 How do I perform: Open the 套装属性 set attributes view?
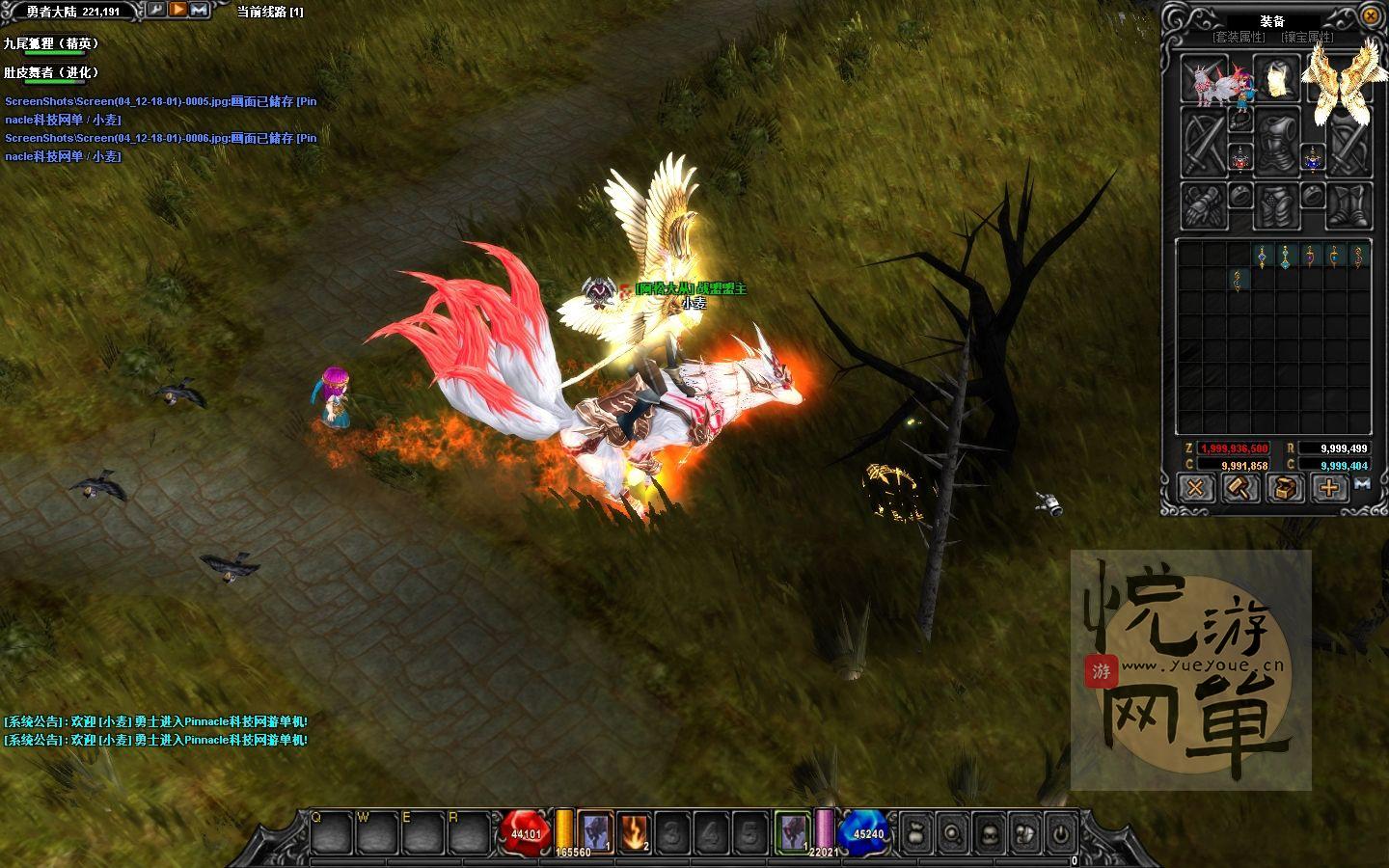pyautogui.click(x=1239, y=37)
